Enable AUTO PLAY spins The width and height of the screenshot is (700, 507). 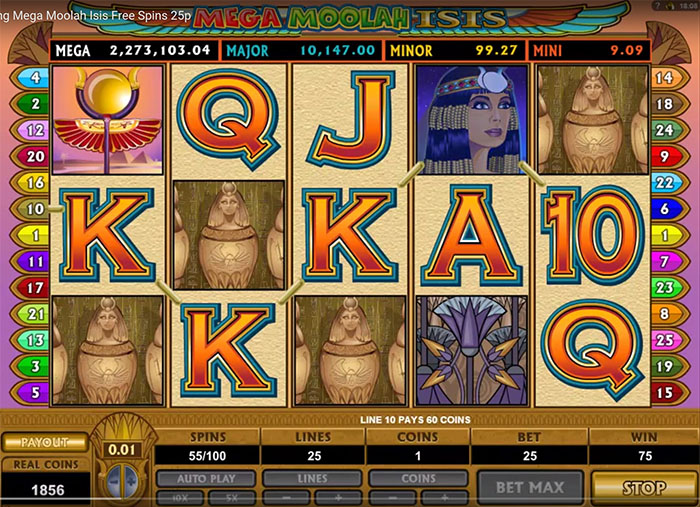pos(207,479)
